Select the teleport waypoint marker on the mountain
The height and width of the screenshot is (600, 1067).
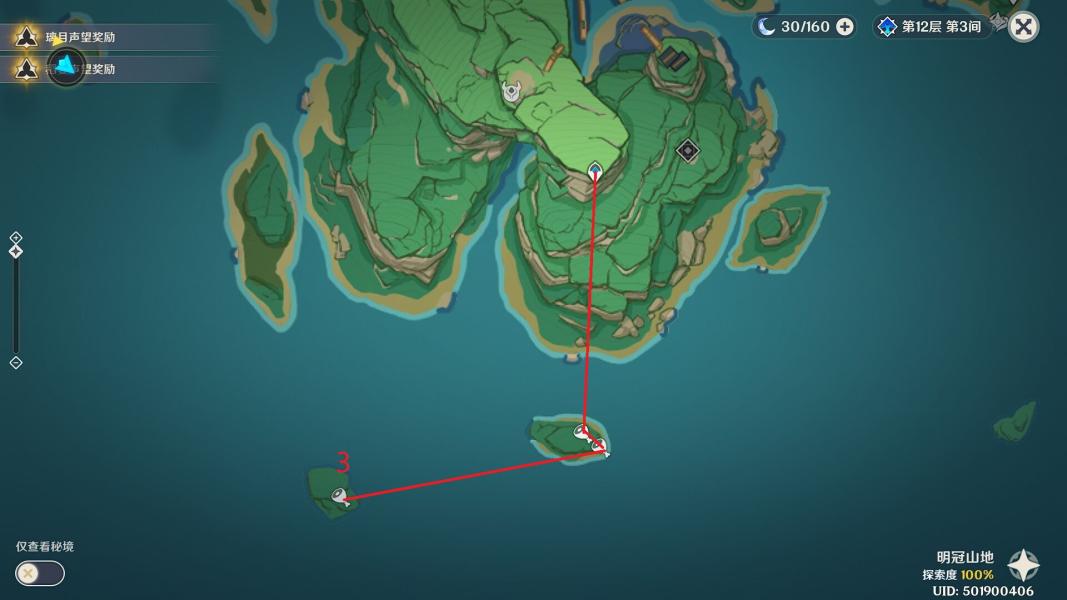pyautogui.click(x=595, y=170)
